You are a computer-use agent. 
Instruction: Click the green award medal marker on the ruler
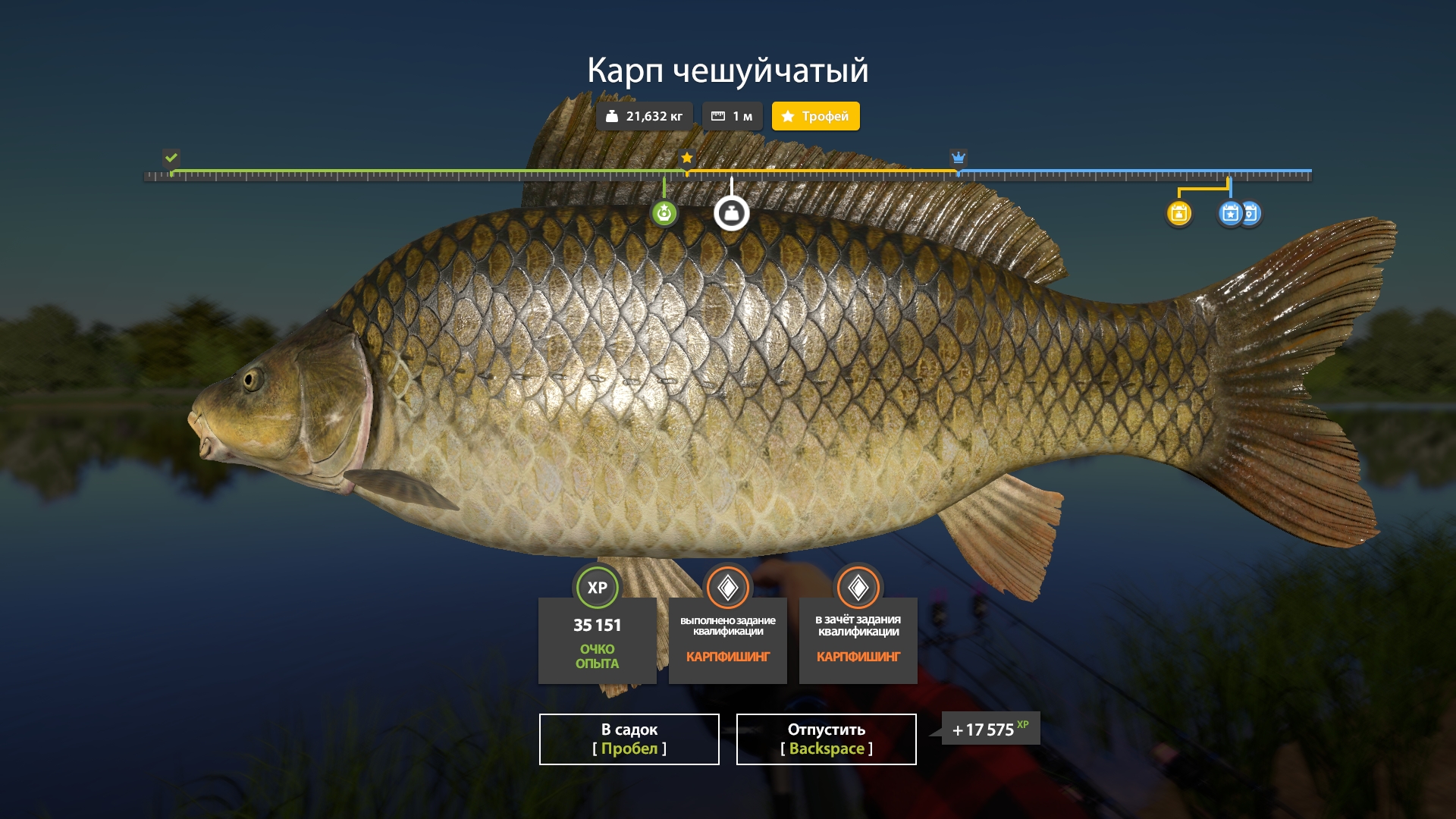[664, 214]
